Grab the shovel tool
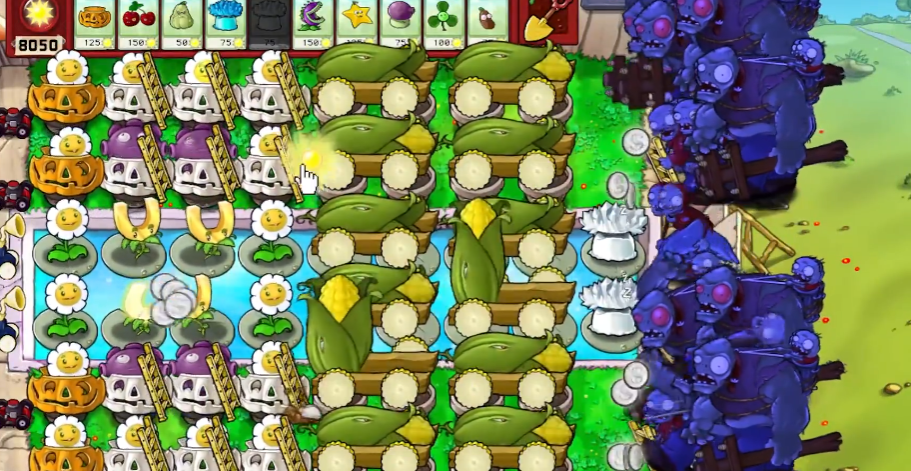Image resolution: width=911 pixels, height=471 pixels. [x=541, y=23]
